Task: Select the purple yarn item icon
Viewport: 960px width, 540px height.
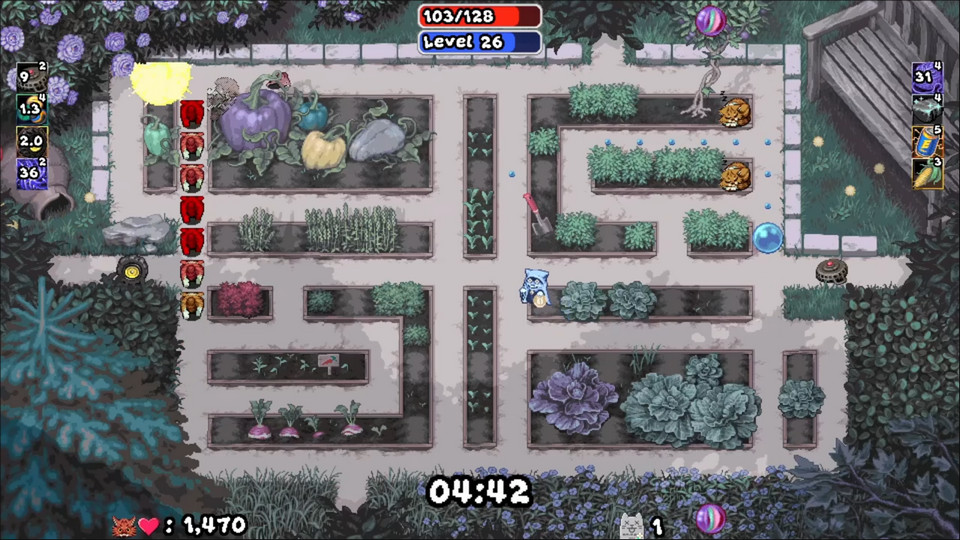Action: click(x=927, y=76)
